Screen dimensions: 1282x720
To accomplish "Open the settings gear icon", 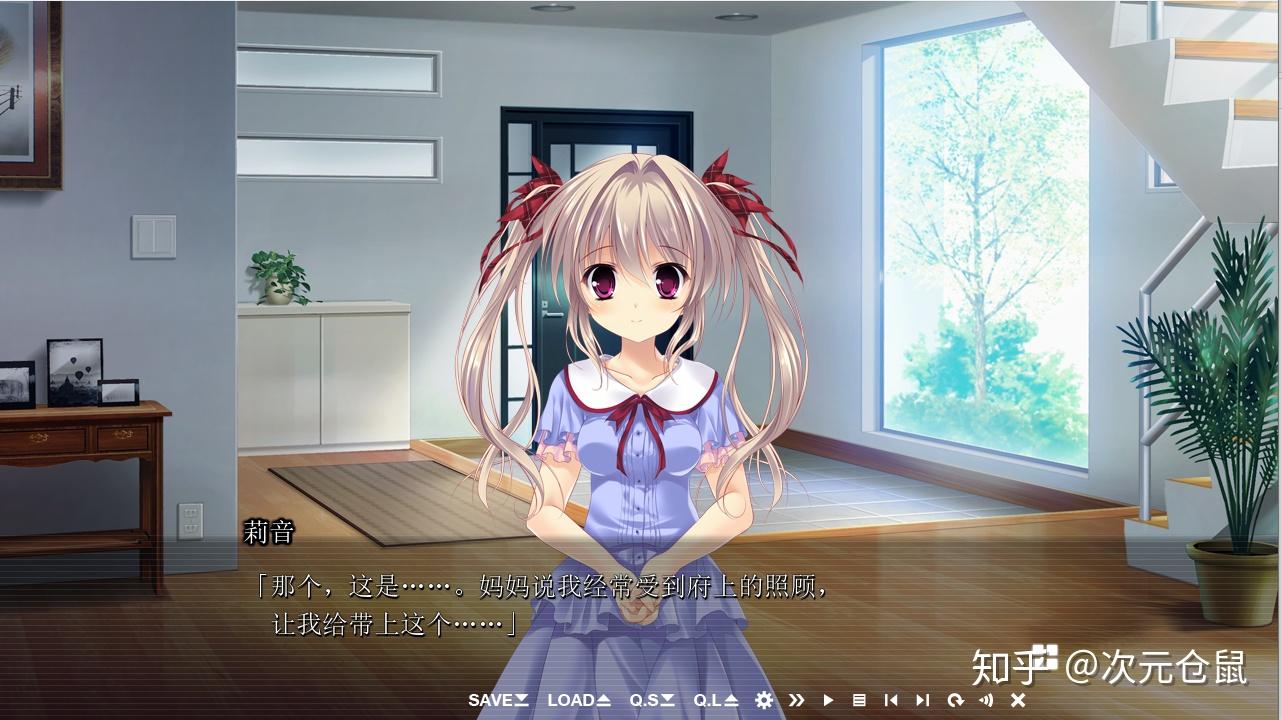I will pyautogui.click(x=763, y=701).
